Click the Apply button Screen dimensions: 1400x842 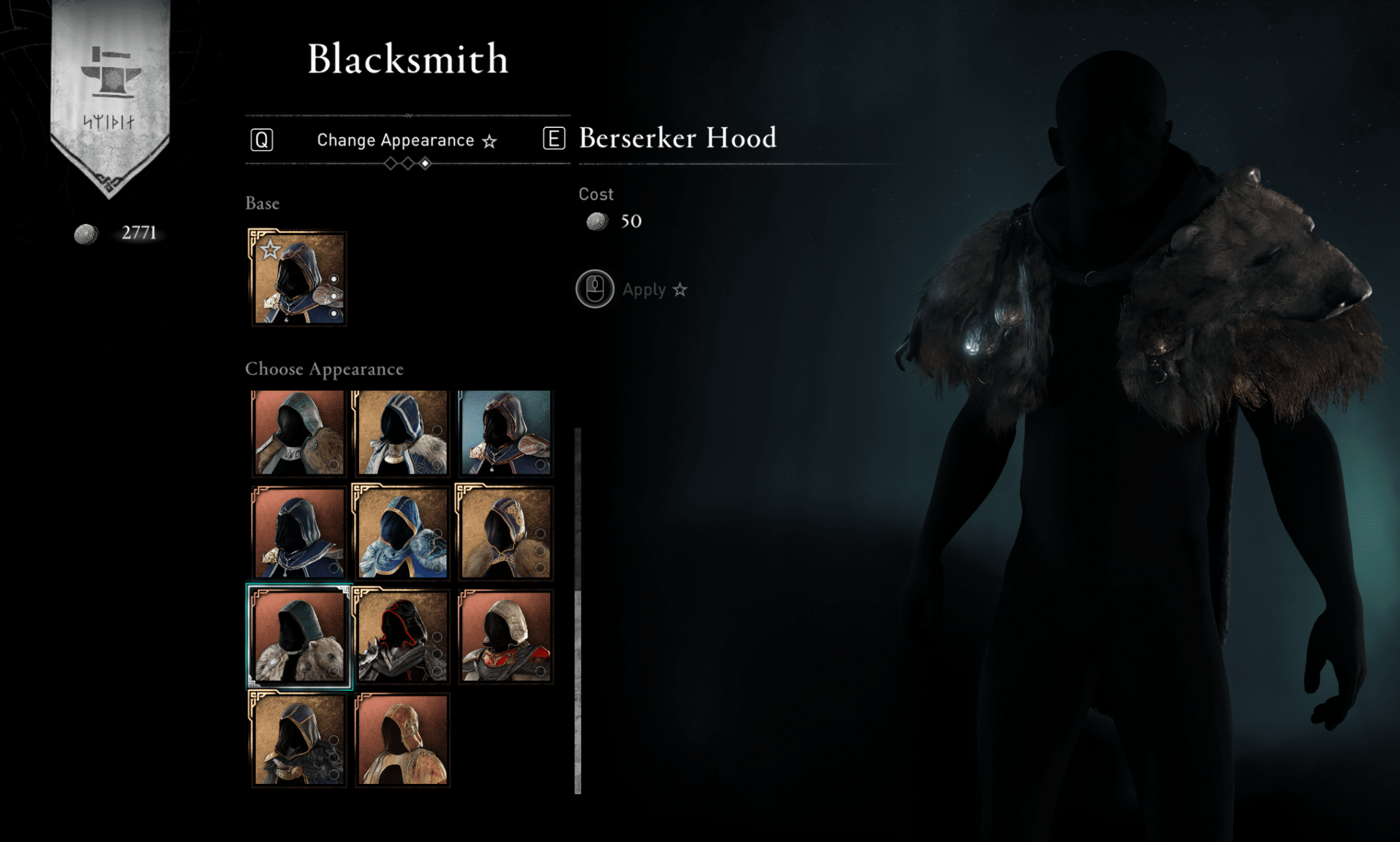(643, 289)
